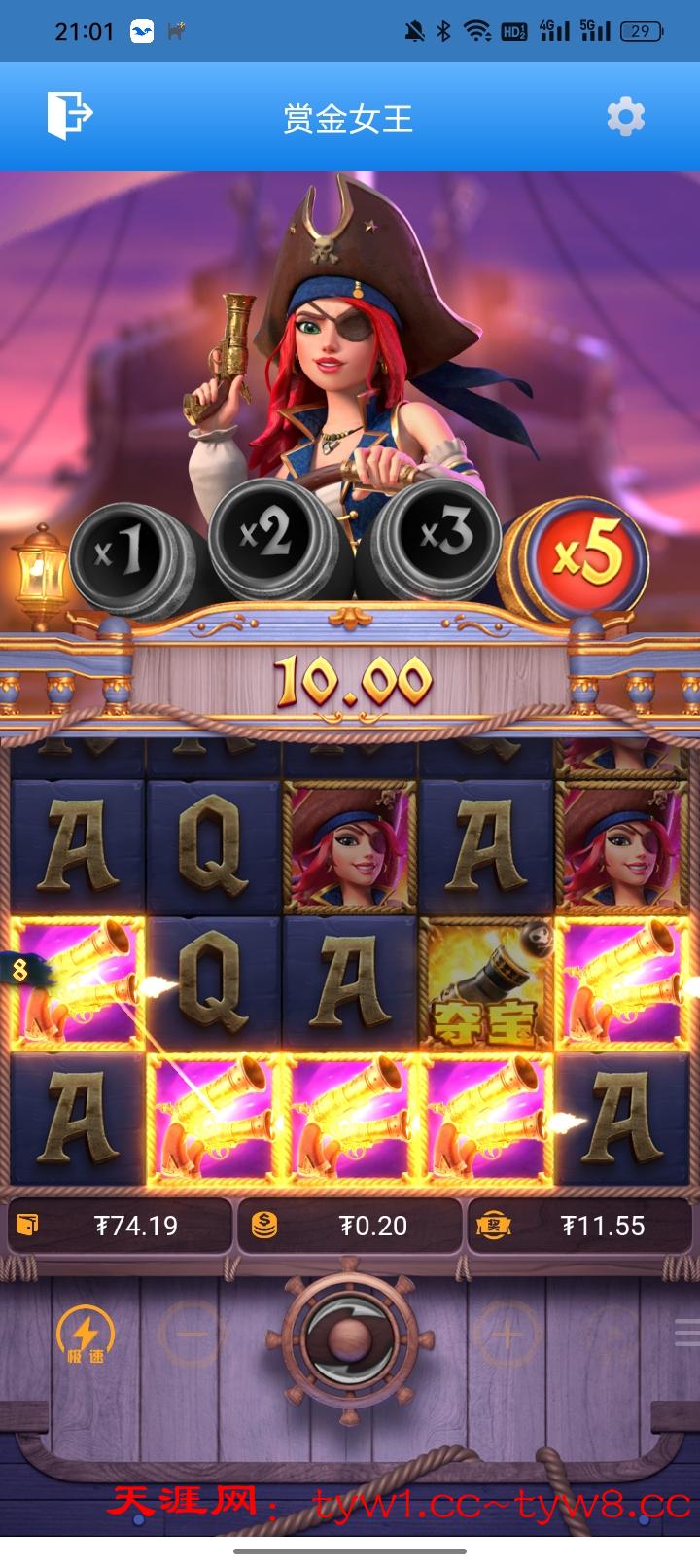Viewport: 700px width, 1568px height.
Task: Show the win prize amount panel
Action: [x=581, y=1226]
